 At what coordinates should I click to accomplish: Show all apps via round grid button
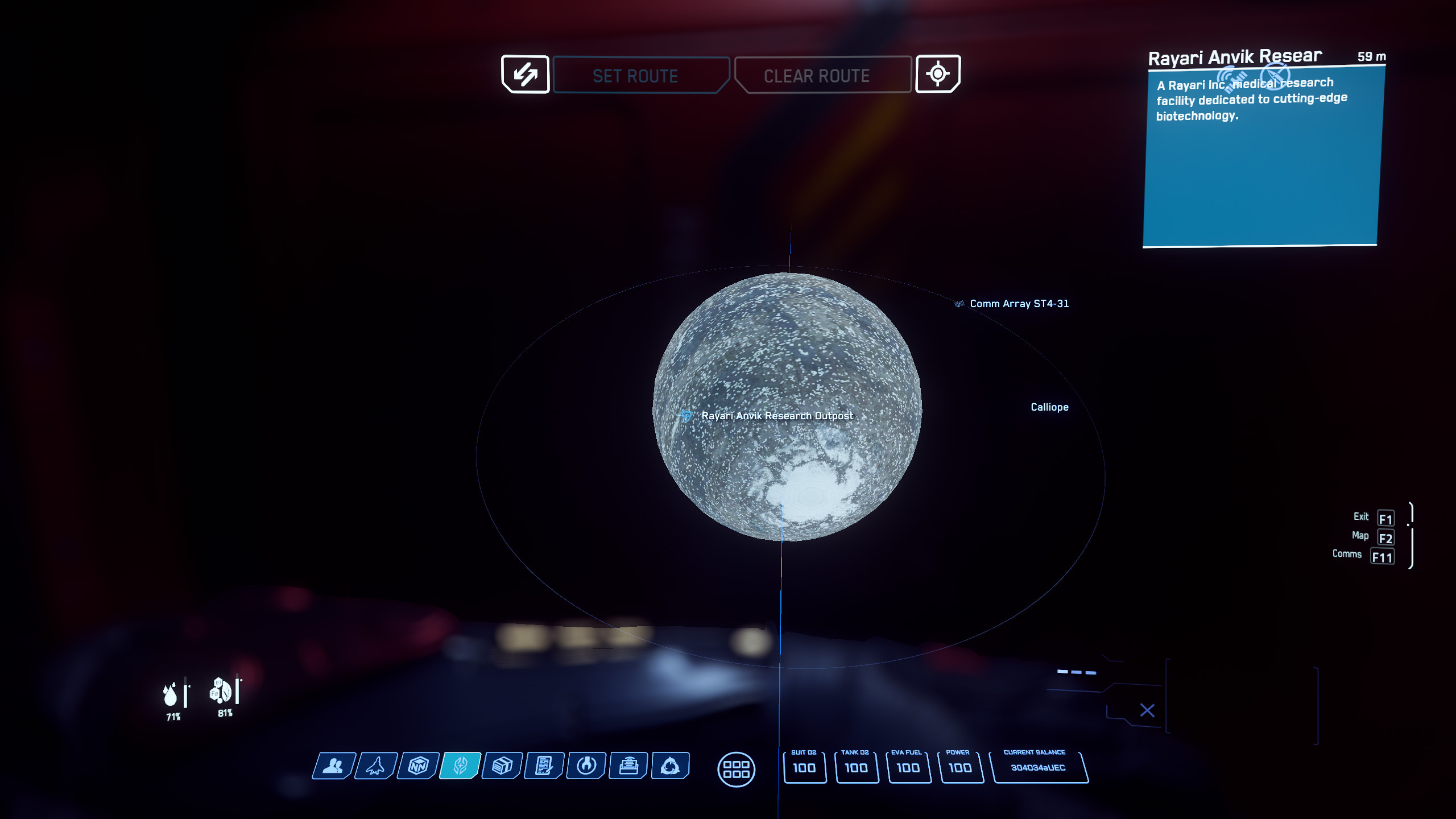click(x=736, y=770)
